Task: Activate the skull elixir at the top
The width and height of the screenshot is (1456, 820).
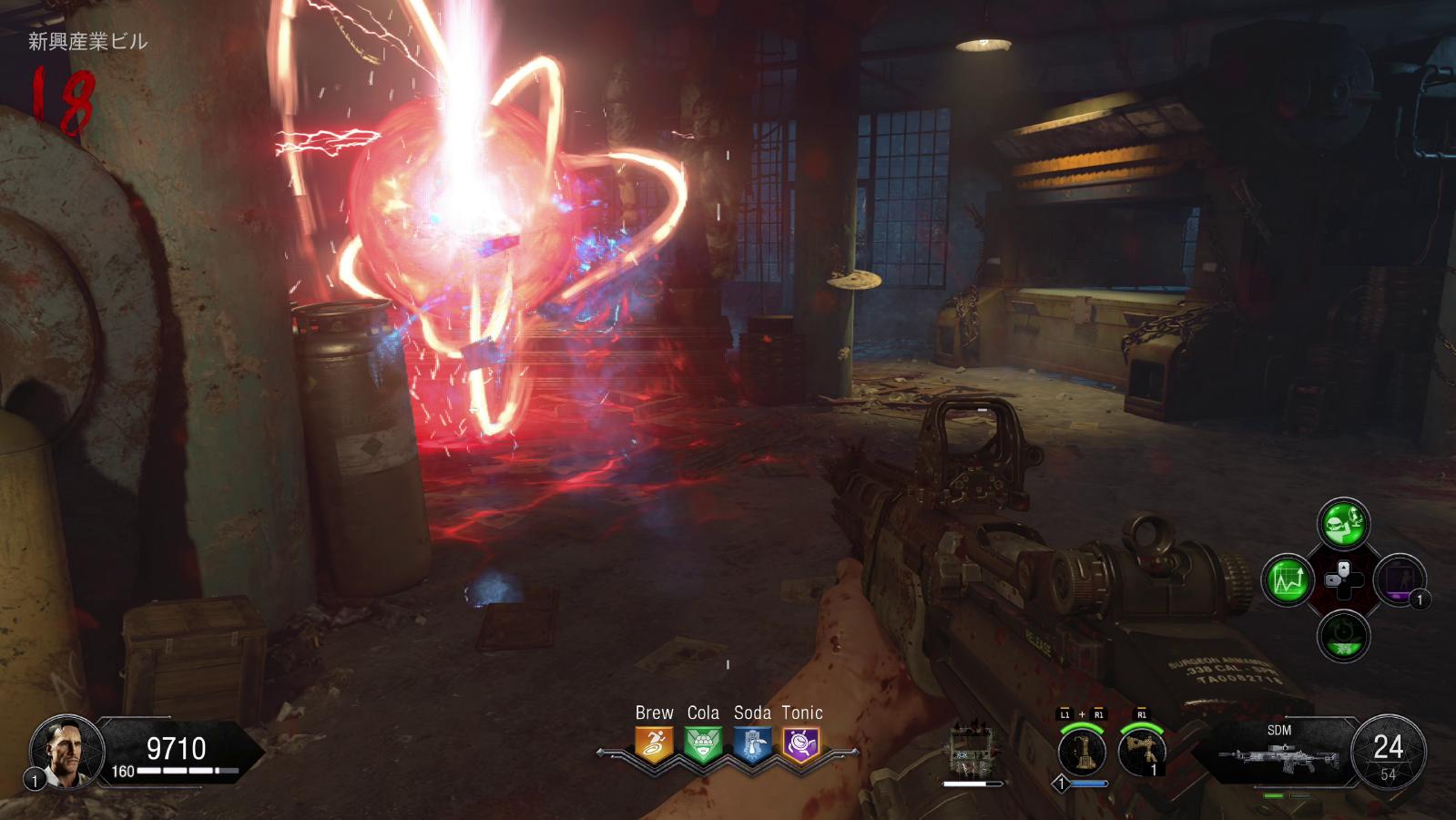Action: point(1343,523)
